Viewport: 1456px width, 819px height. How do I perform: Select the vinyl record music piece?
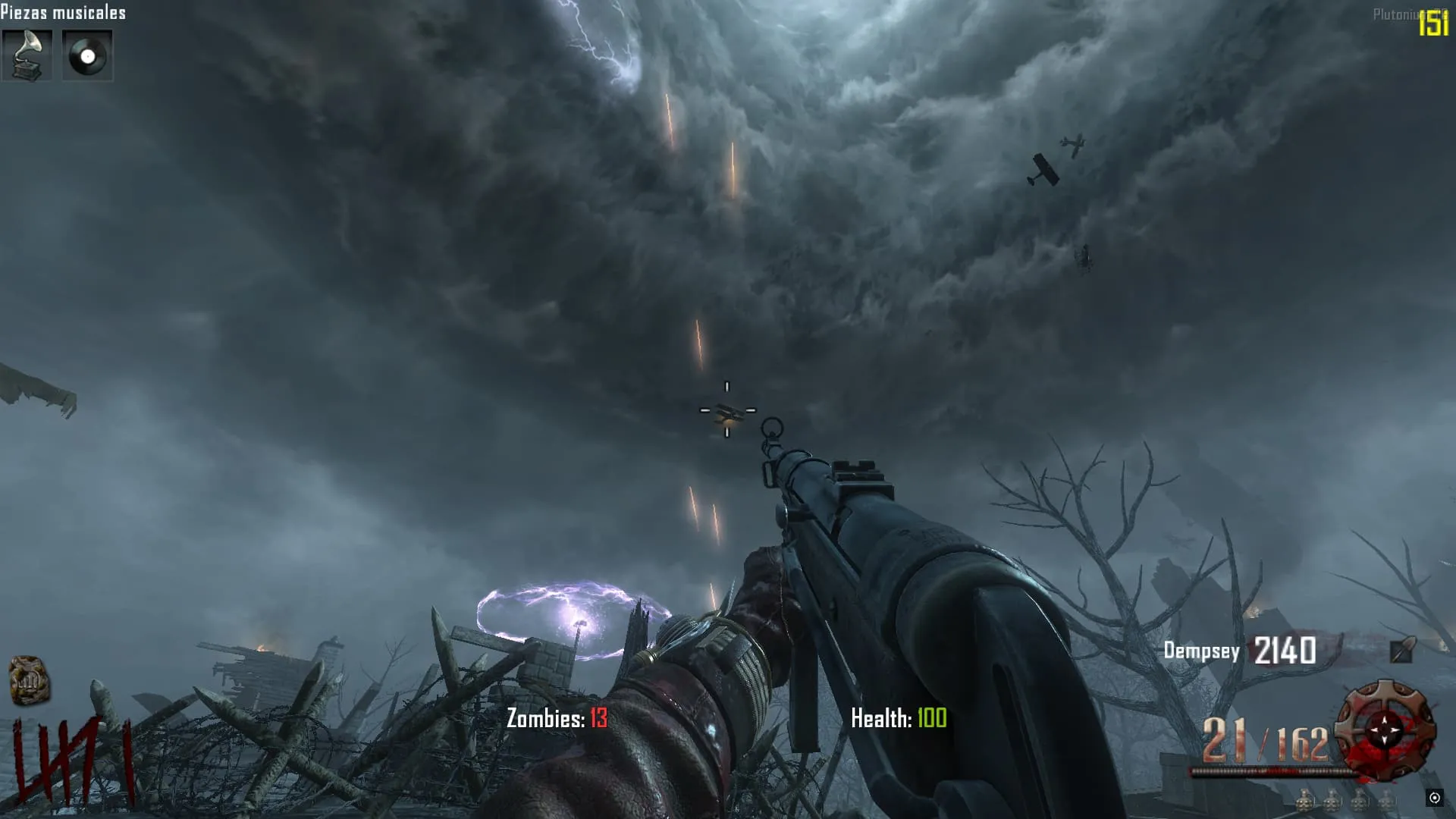87,55
